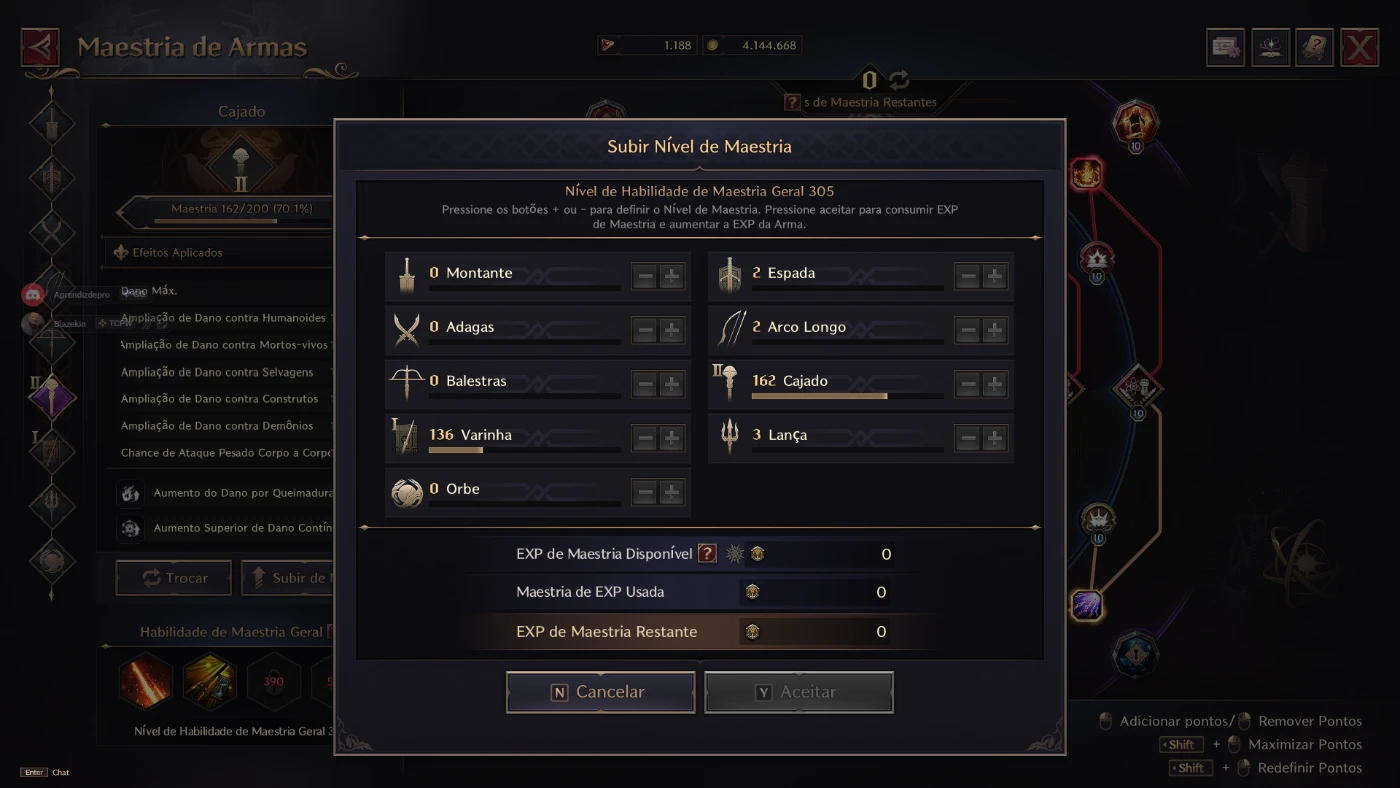The height and width of the screenshot is (788, 1400).
Task: Open the chat box
Action: pos(45,772)
